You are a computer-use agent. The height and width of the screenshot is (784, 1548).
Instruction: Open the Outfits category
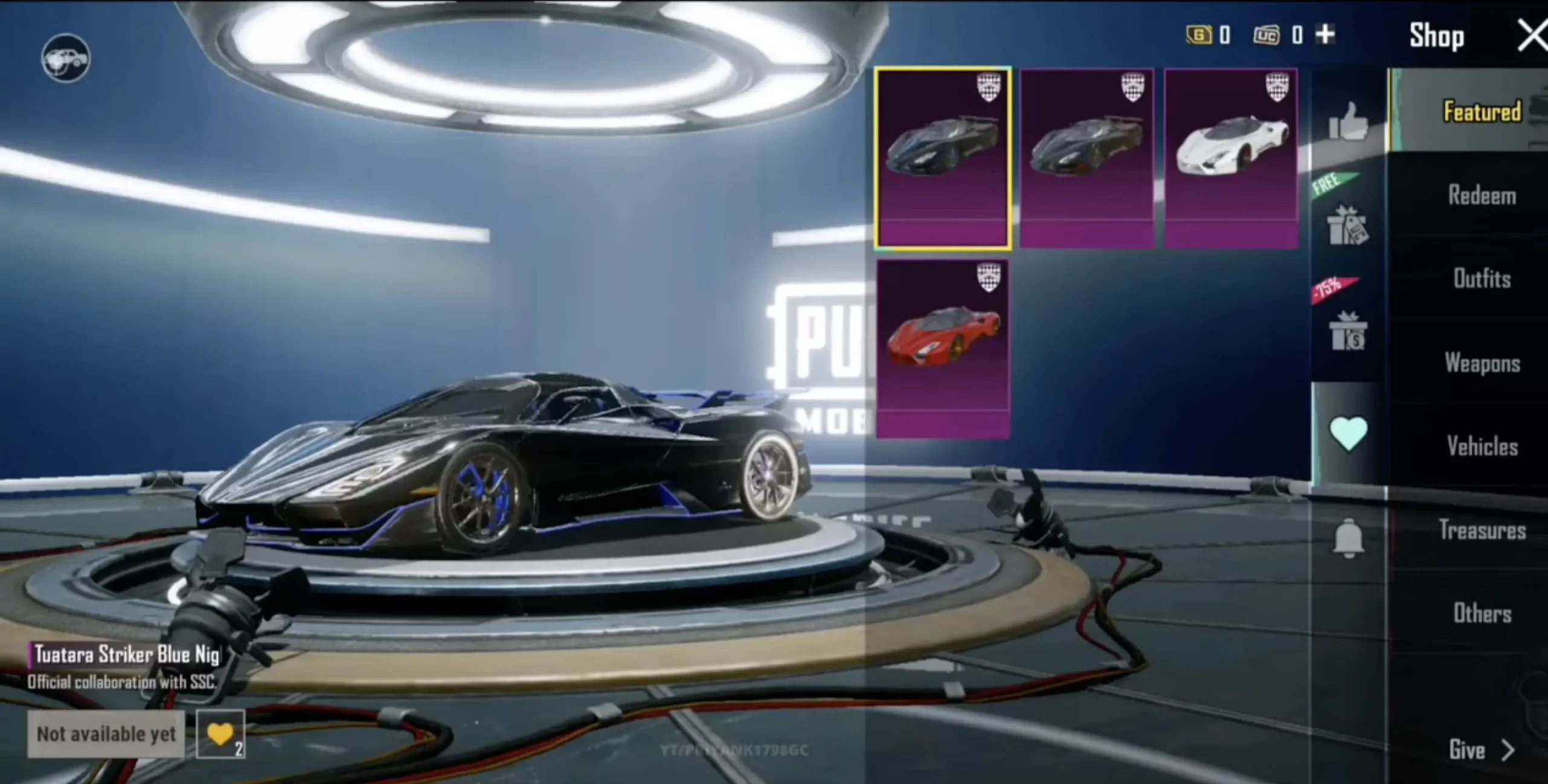[1481, 279]
